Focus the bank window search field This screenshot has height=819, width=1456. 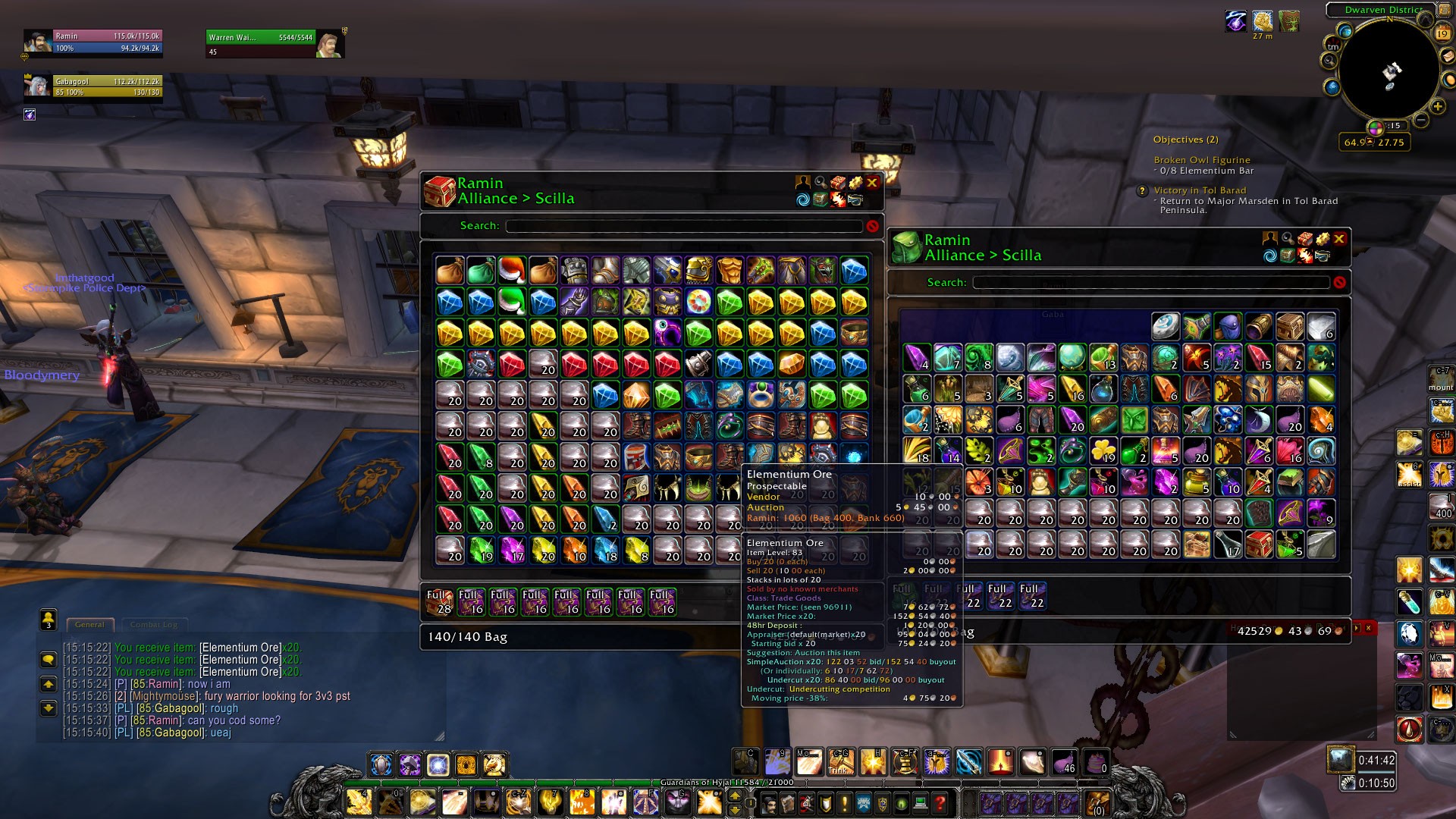(683, 226)
